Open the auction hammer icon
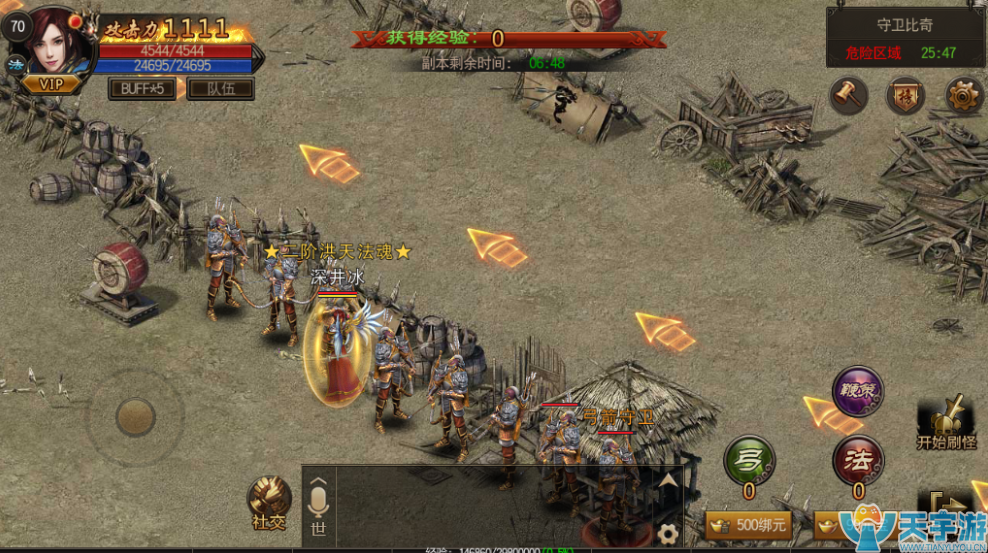 point(848,95)
